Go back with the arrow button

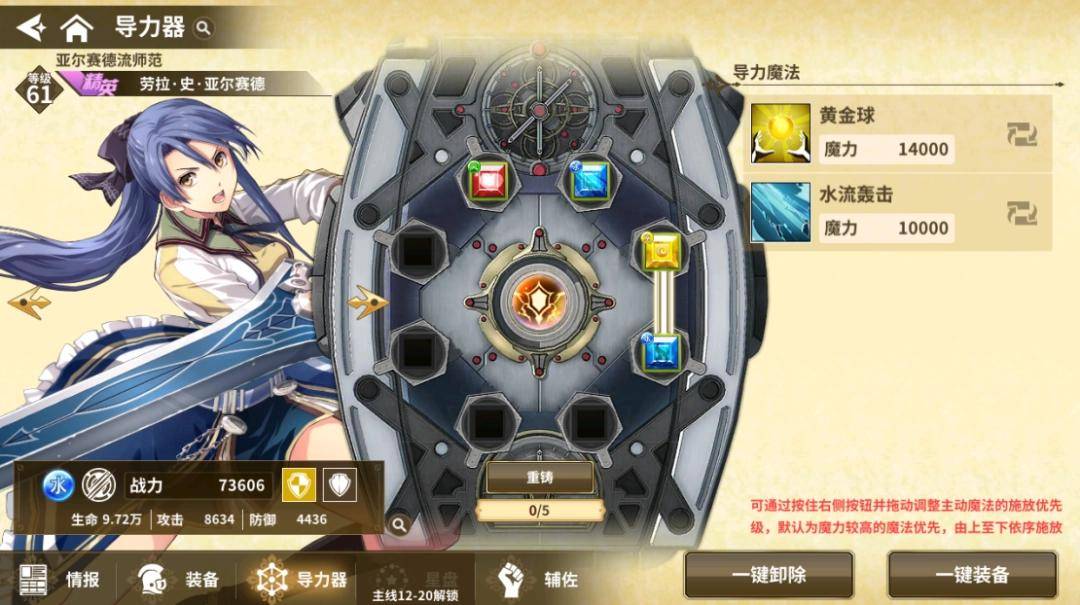[31, 26]
